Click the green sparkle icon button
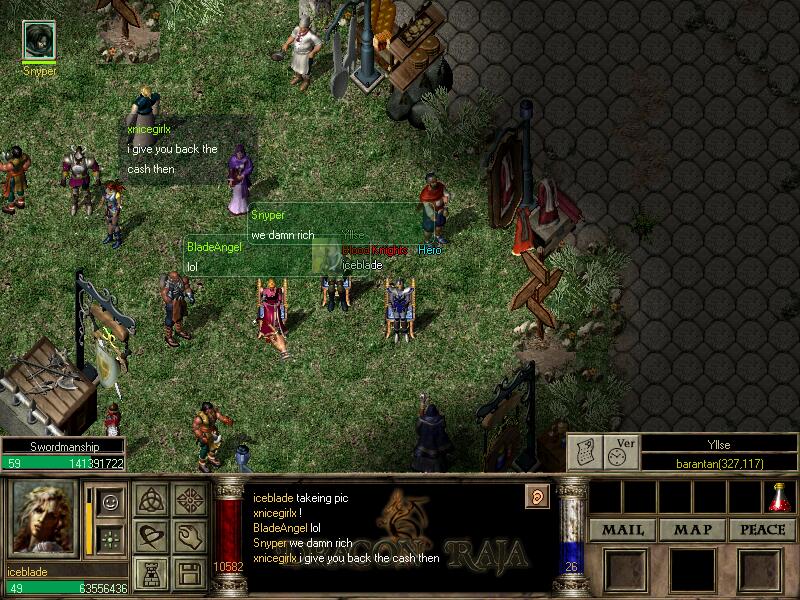Screen dimensions: 800x600 click(112, 537)
